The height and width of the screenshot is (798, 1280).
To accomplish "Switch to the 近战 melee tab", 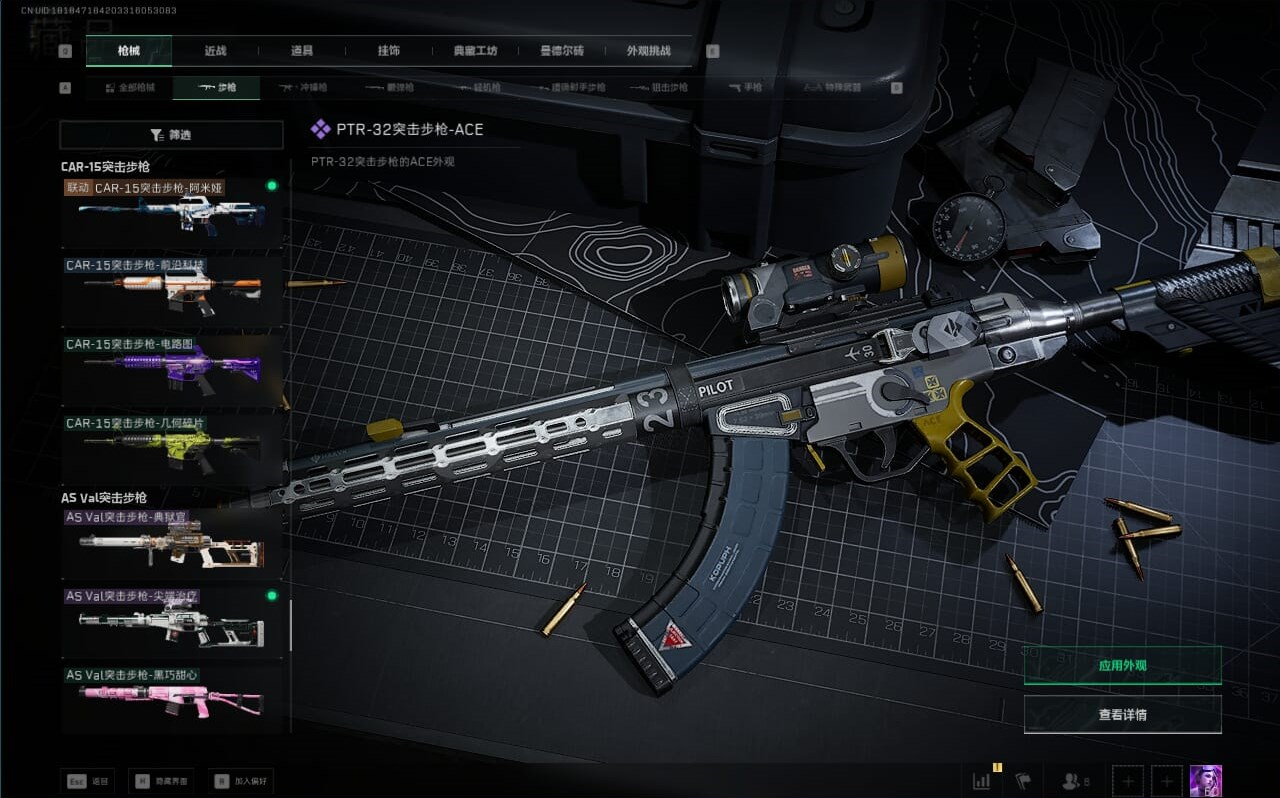I will pos(215,51).
